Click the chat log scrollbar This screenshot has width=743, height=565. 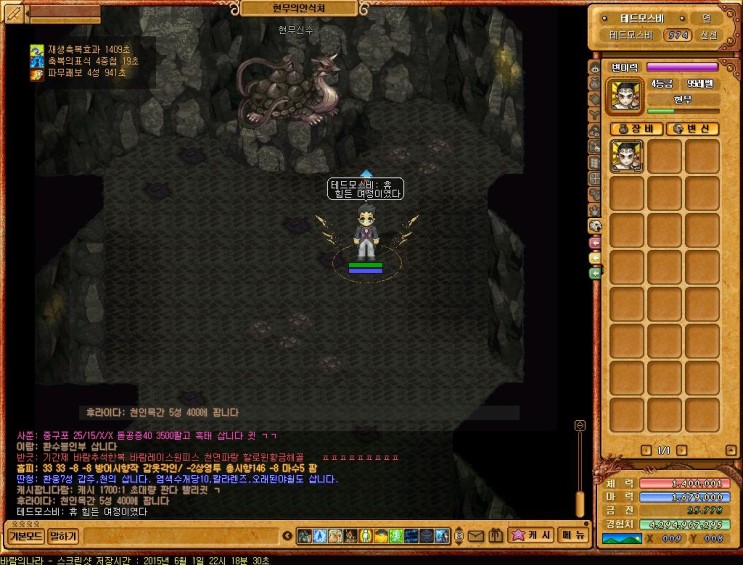point(578,470)
